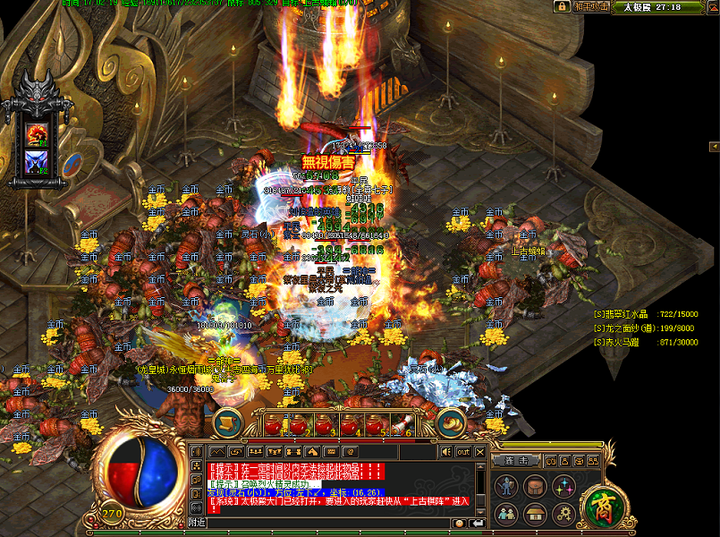This screenshot has width=720, height=537.
Task: Open the backpack inventory
Action: point(536,486)
